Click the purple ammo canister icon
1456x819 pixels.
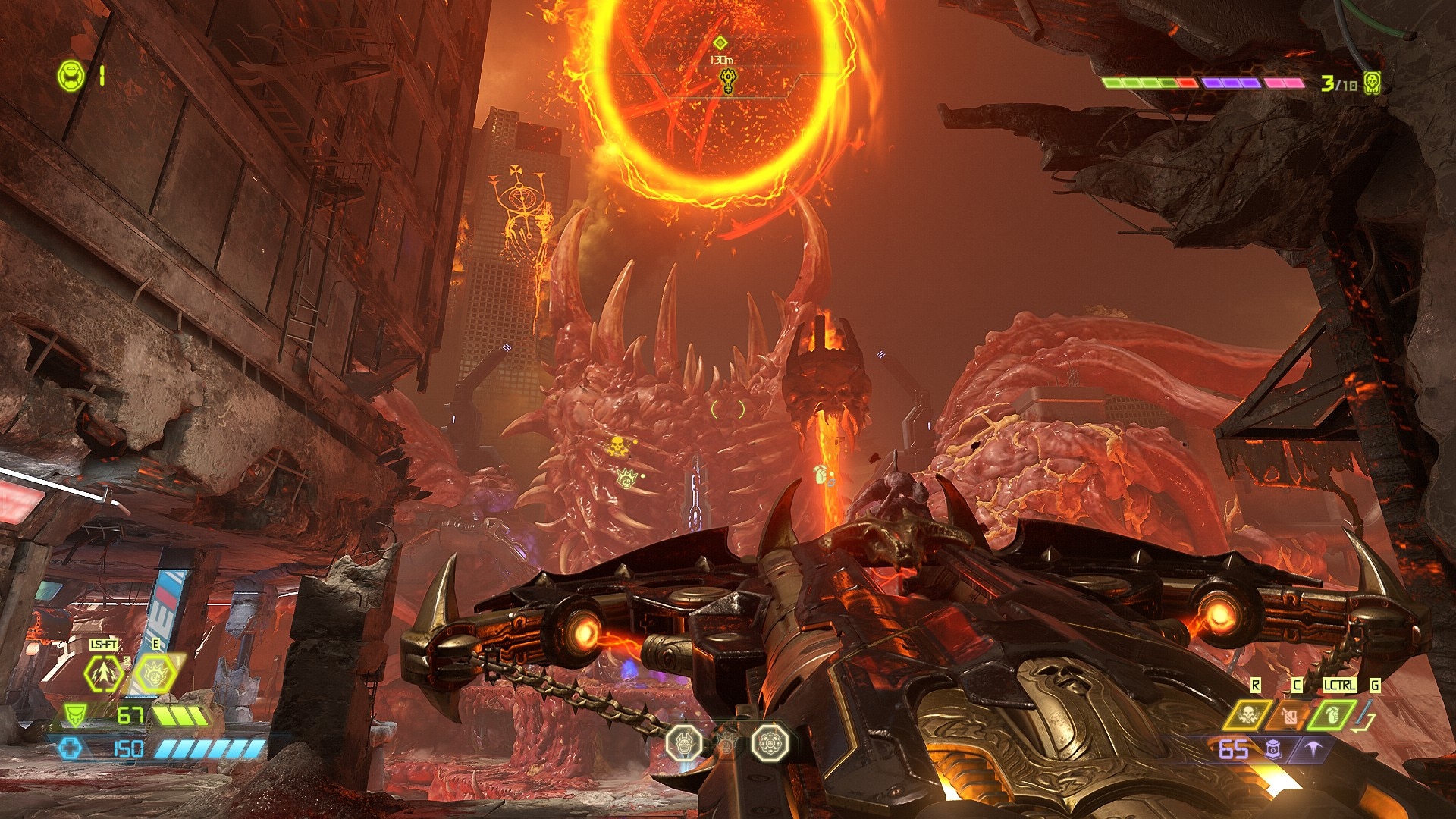(x=1272, y=749)
